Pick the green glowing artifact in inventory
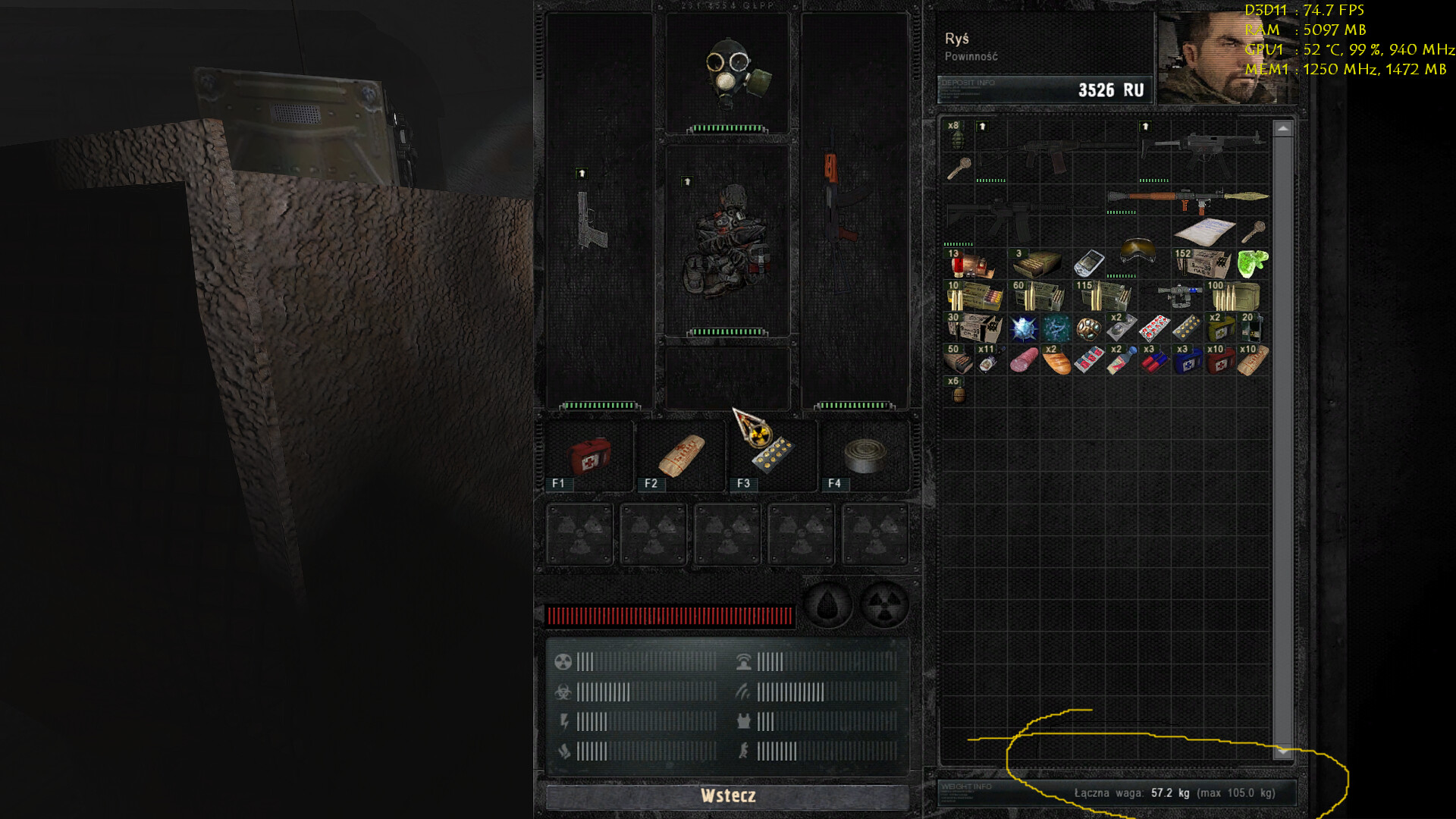Image resolution: width=1456 pixels, height=819 pixels. pos(1252,263)
